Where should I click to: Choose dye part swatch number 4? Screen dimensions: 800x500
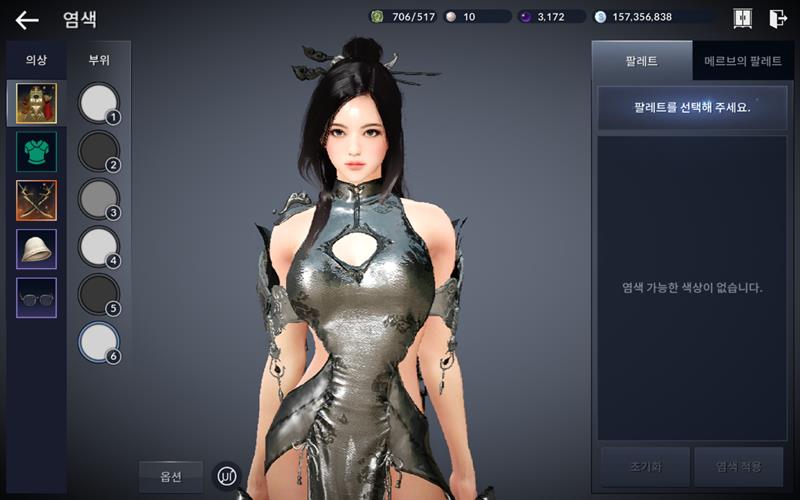click(x=98, y=246)
